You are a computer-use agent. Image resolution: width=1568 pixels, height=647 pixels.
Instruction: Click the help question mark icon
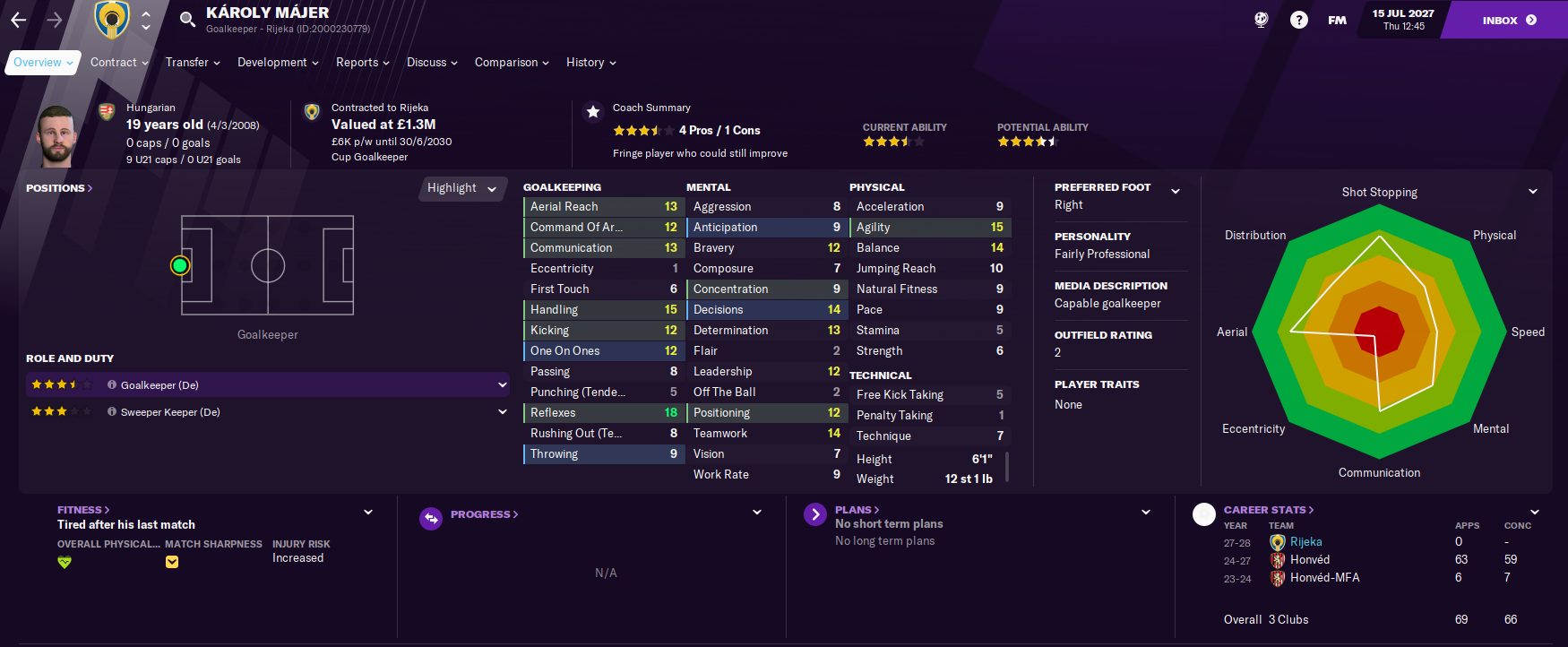click(x=1298, y=20)
